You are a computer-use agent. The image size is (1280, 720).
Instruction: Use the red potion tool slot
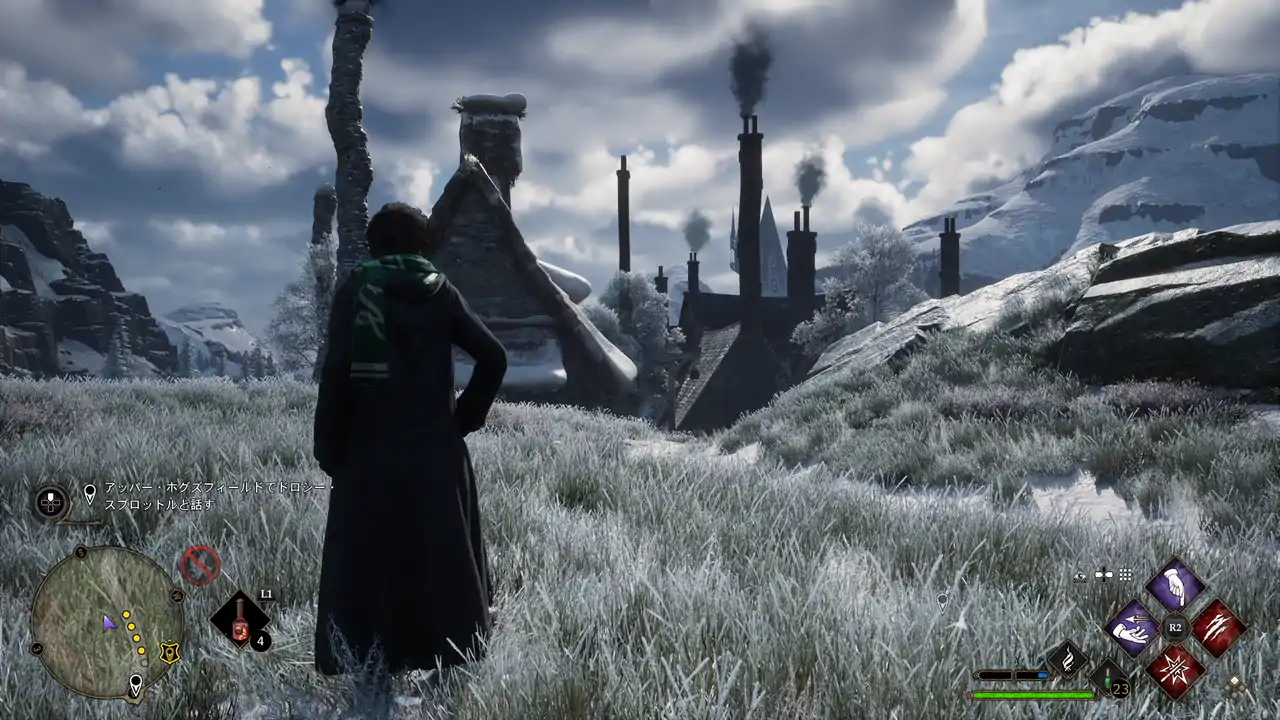pyautogui.click(x=241, y=622)
